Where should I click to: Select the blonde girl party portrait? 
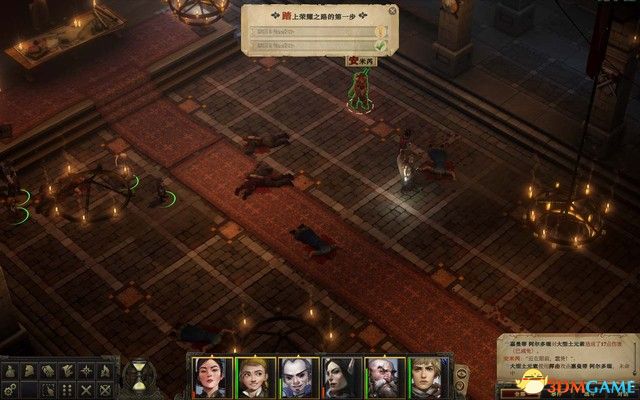pyautogui.click(x=252, y=377)
